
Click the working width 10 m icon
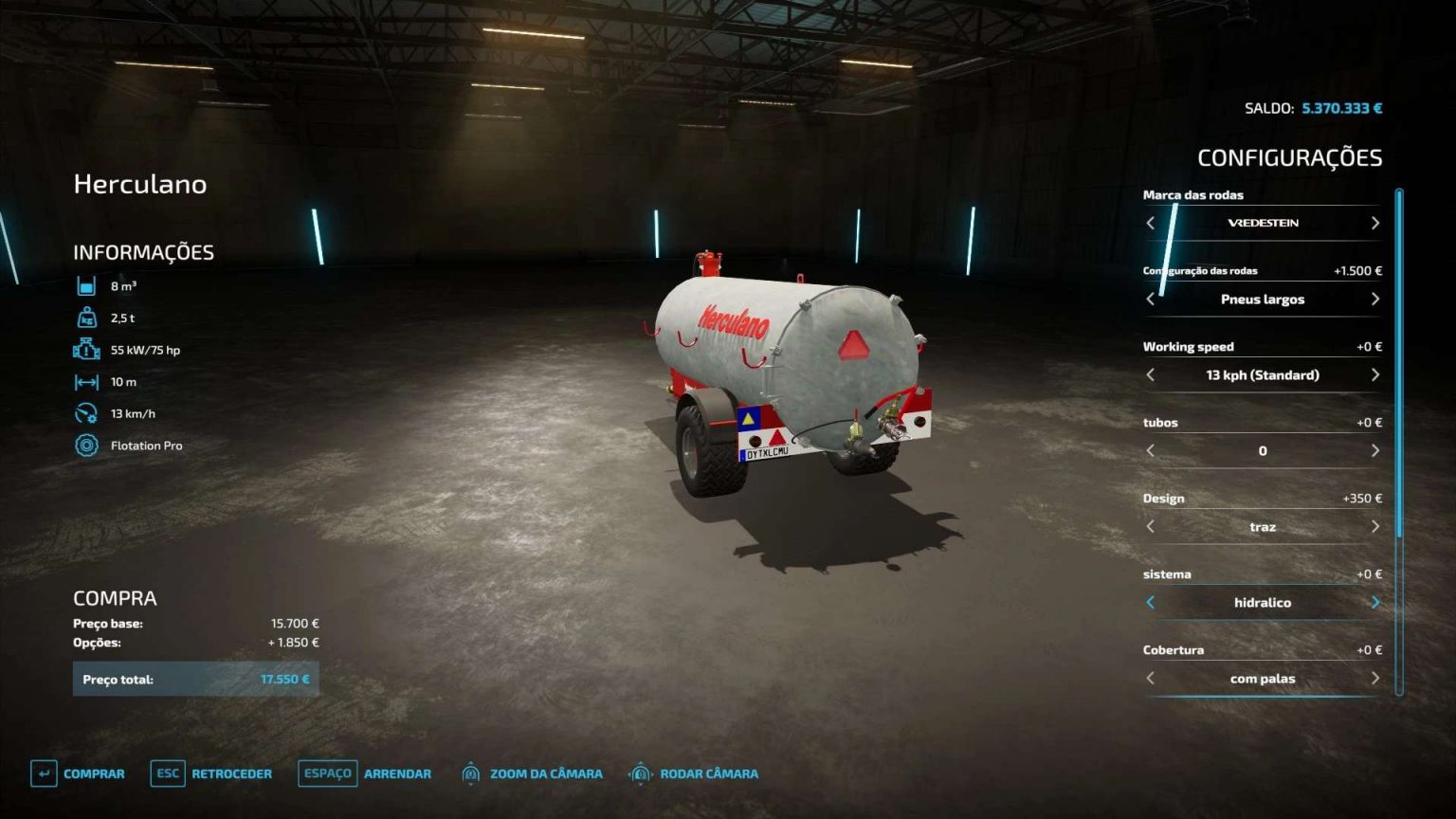click(86, 380)
